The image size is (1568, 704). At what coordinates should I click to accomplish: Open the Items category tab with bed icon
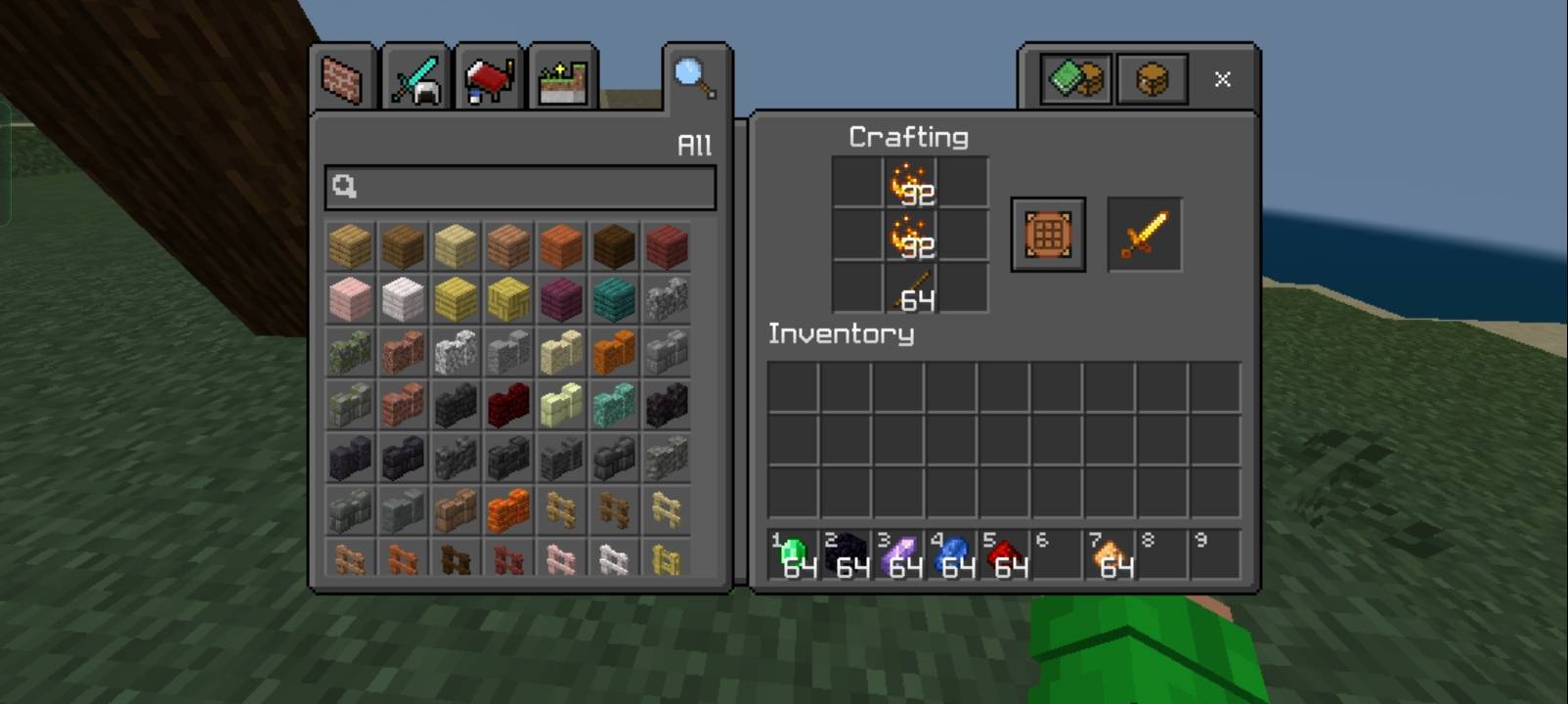tap(486, 79)
